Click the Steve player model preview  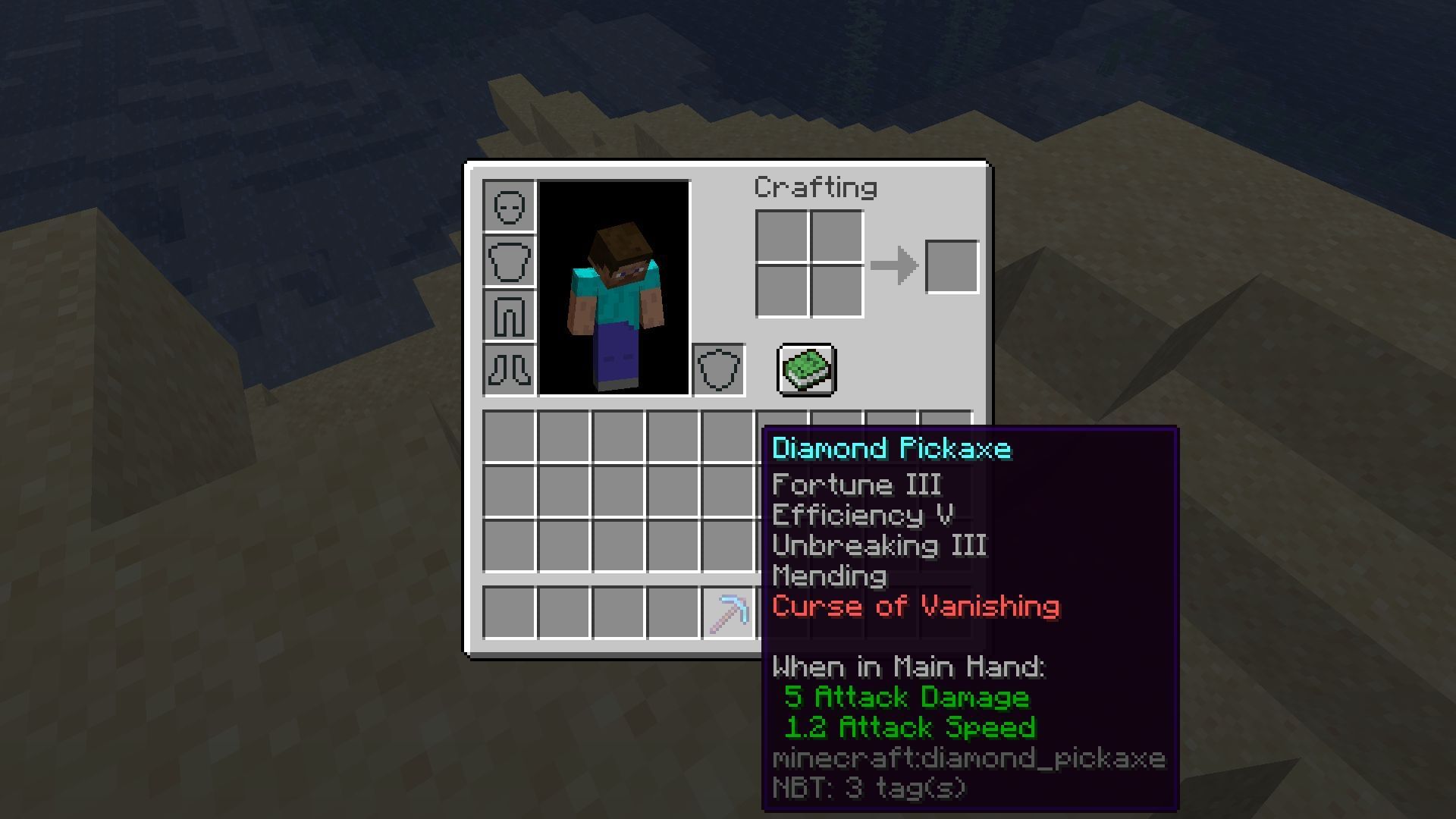click(616, 296)
